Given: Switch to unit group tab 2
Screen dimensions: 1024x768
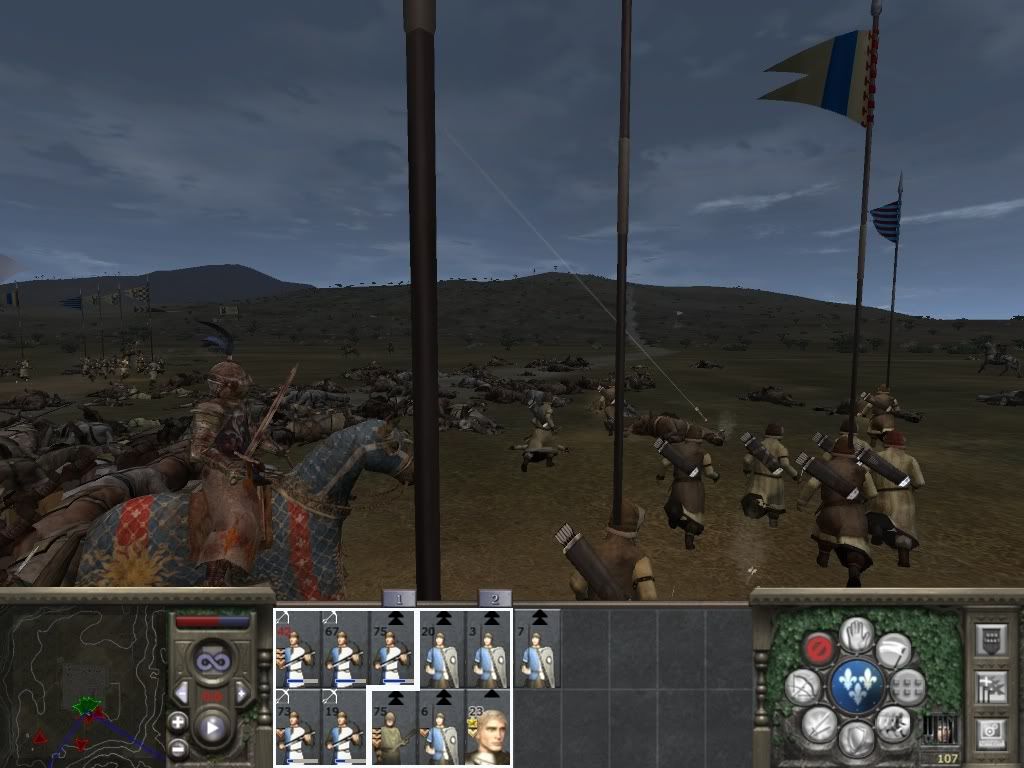Looking at the screenshot, I should click(x=494, y=598).
